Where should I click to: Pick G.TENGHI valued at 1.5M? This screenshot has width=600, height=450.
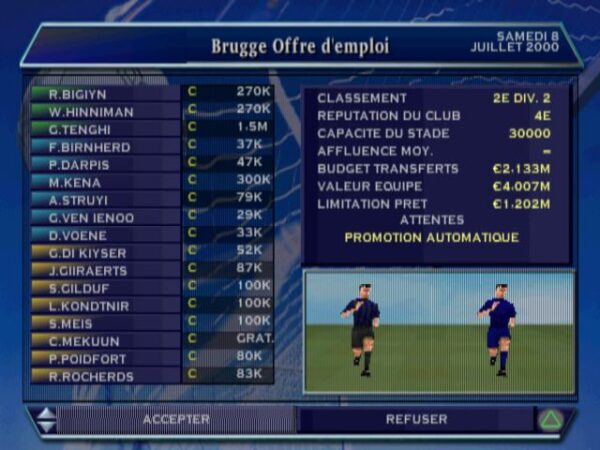point(150,129)
